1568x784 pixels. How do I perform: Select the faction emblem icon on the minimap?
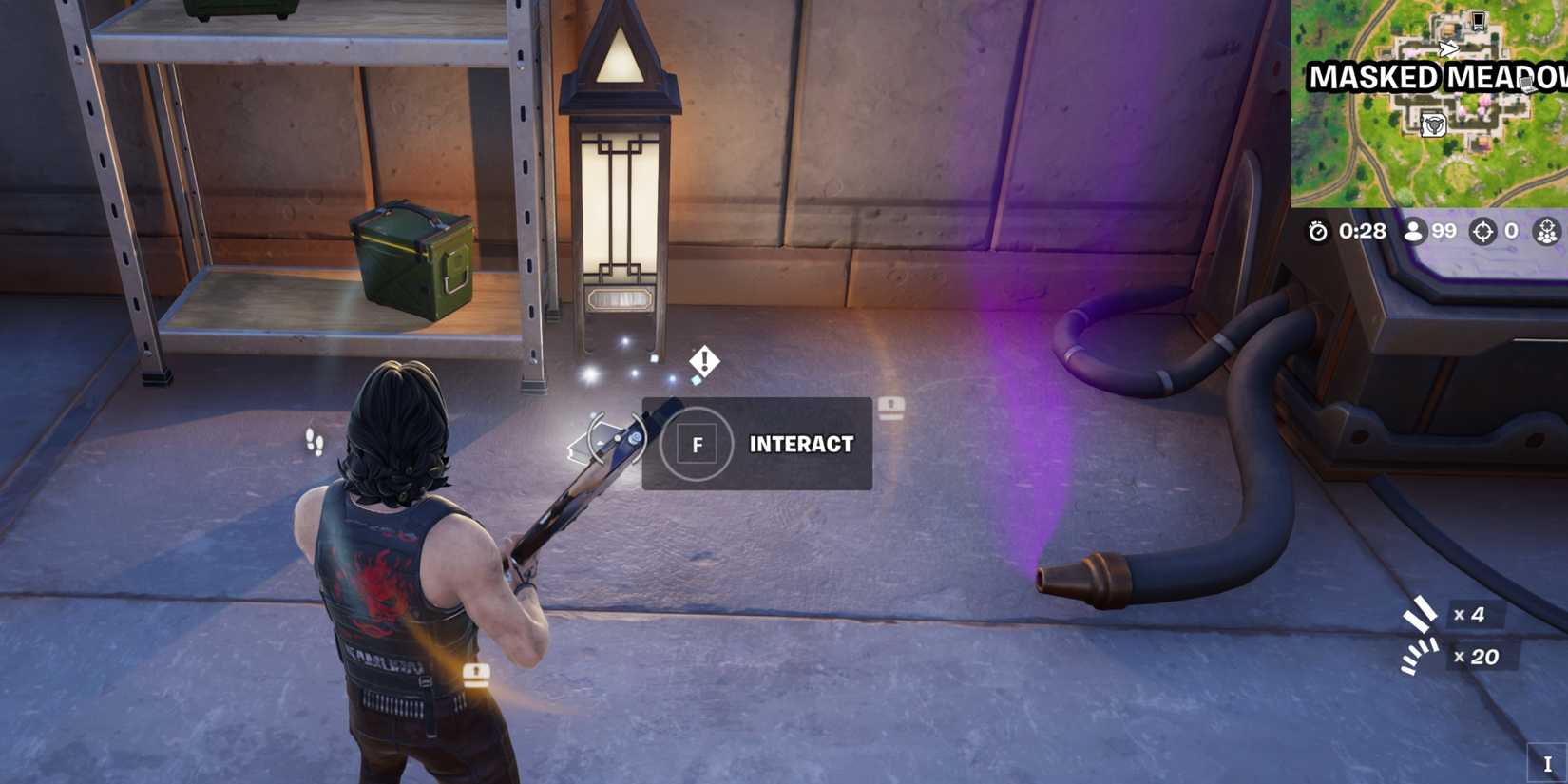(x=1435, y=124)
